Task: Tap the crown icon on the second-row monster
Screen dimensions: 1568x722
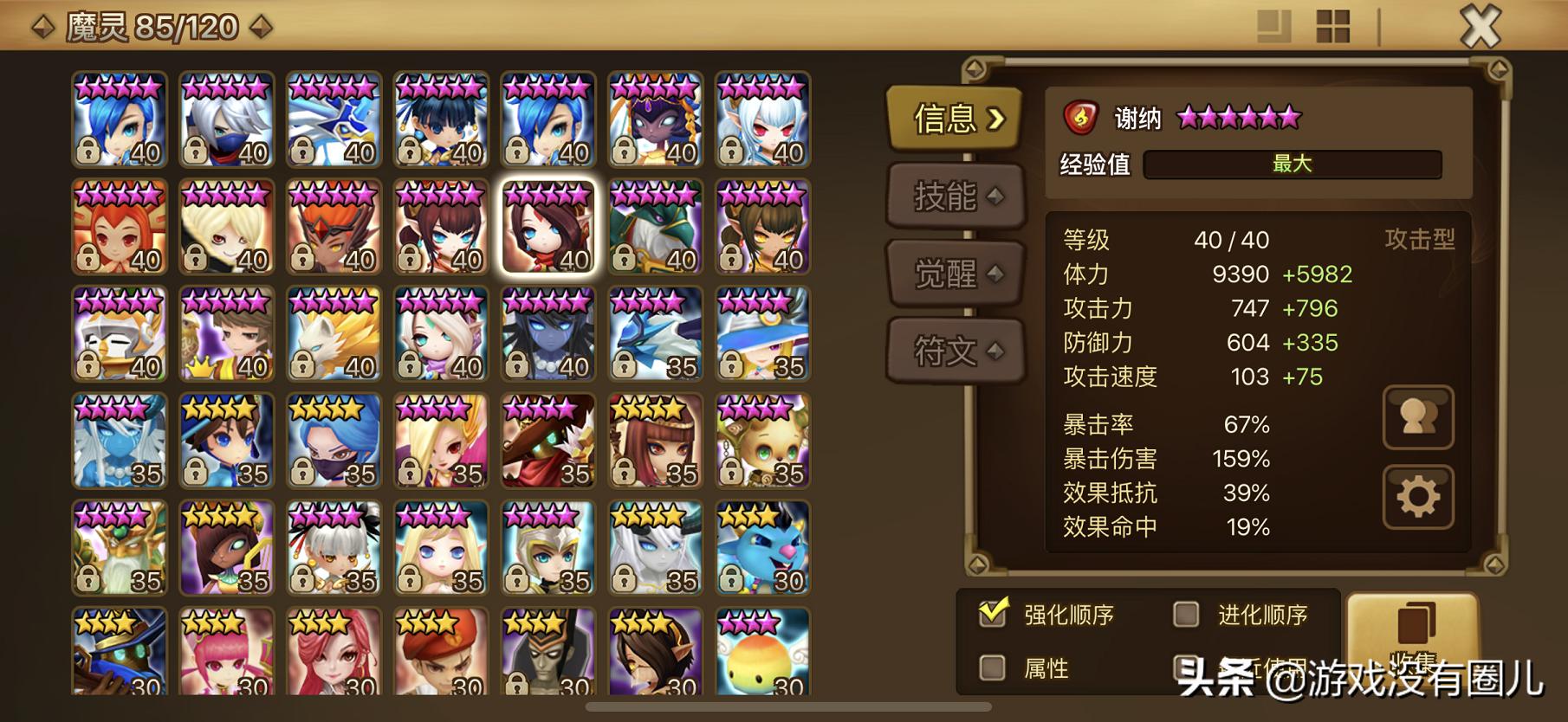Action: point(202,366)
